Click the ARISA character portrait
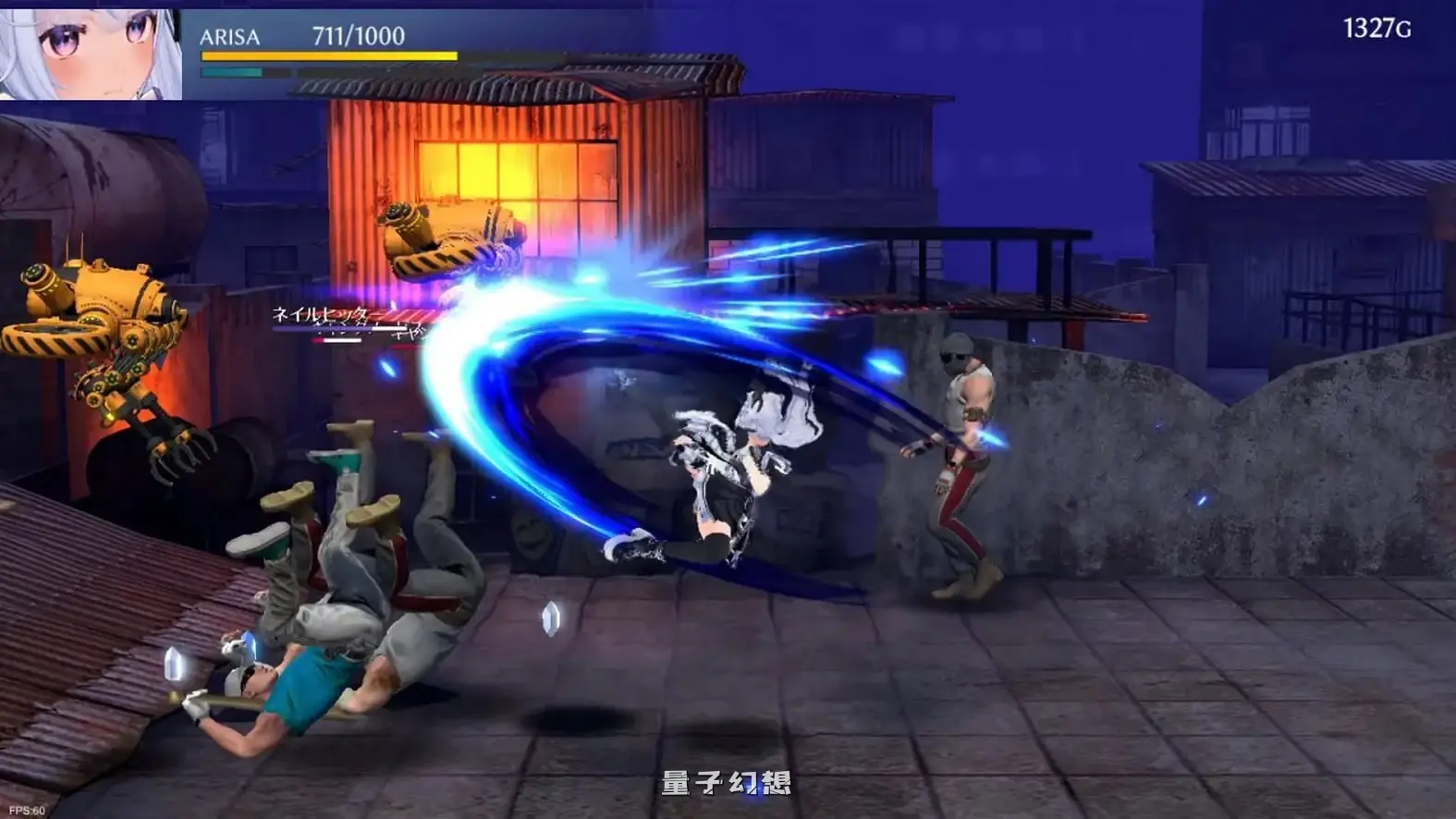The width and height of the screenshot is (1456, 819). tap(88, 51)
